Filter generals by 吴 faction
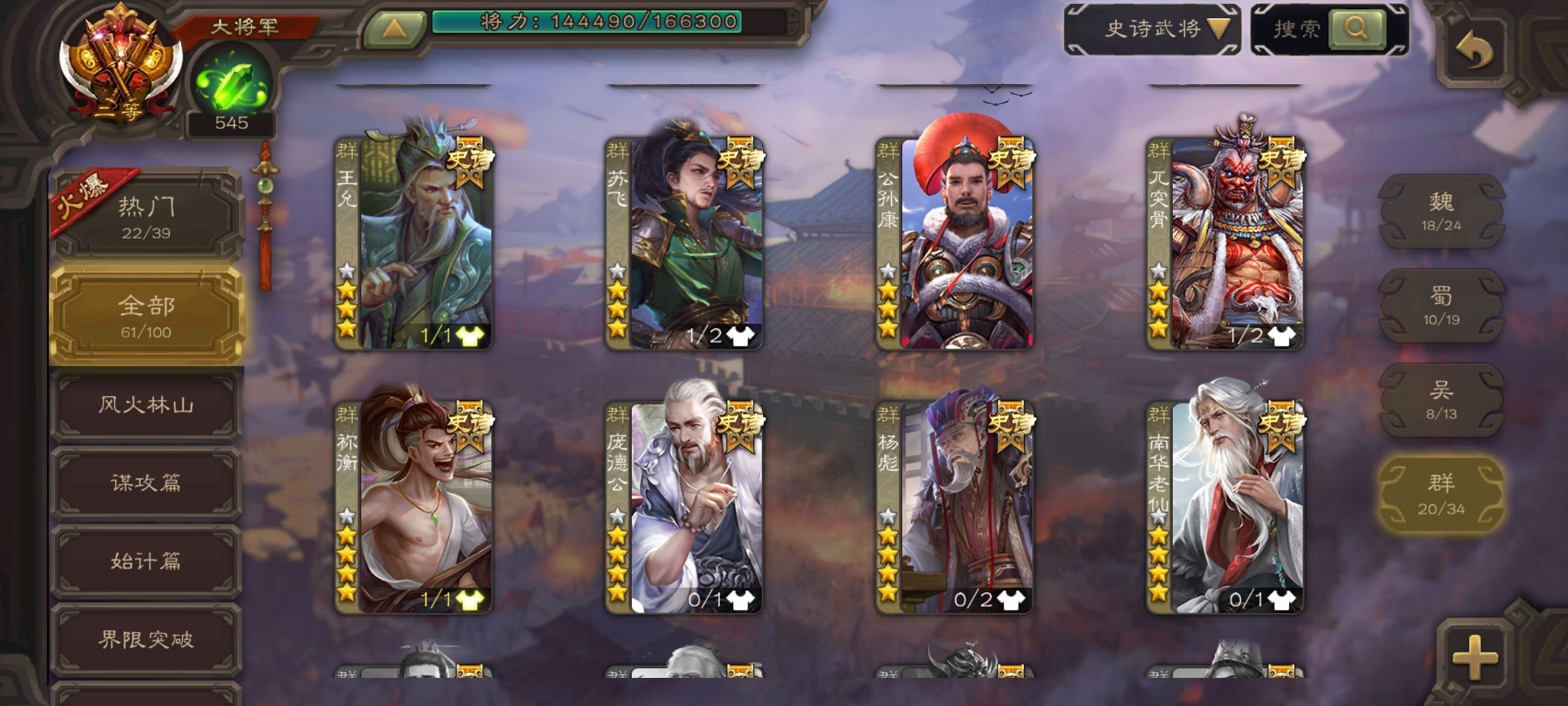 coord(1441,399)
